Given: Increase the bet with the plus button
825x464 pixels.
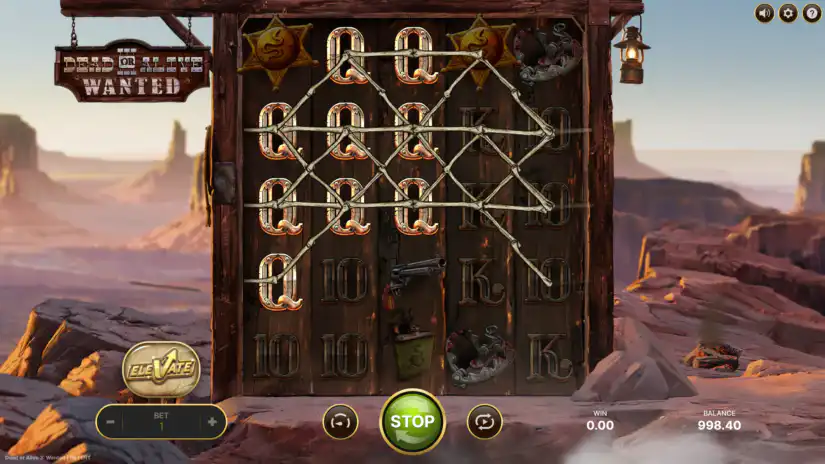Looking at the screenshot, I should point(212,422).
